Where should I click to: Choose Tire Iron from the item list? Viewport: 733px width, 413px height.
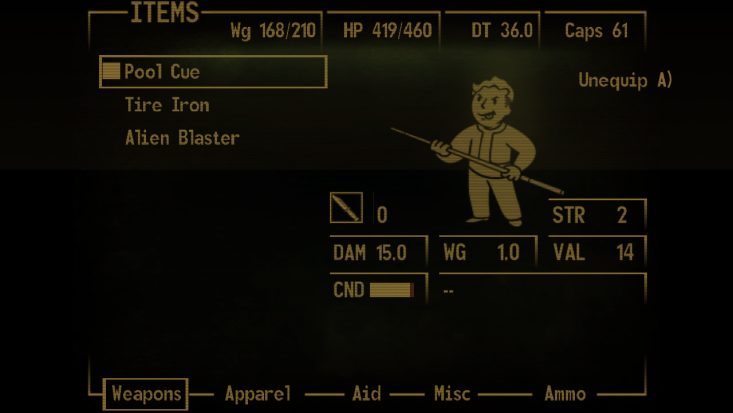pyautogui.click(x=167, y=105)
